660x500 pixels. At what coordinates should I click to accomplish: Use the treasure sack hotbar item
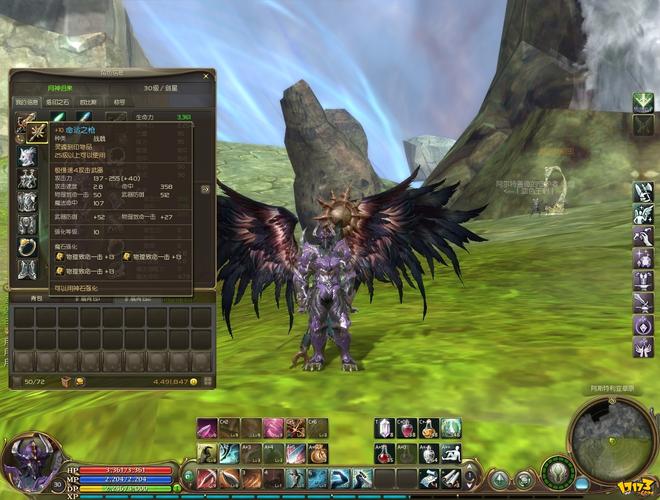click(318, 453)
